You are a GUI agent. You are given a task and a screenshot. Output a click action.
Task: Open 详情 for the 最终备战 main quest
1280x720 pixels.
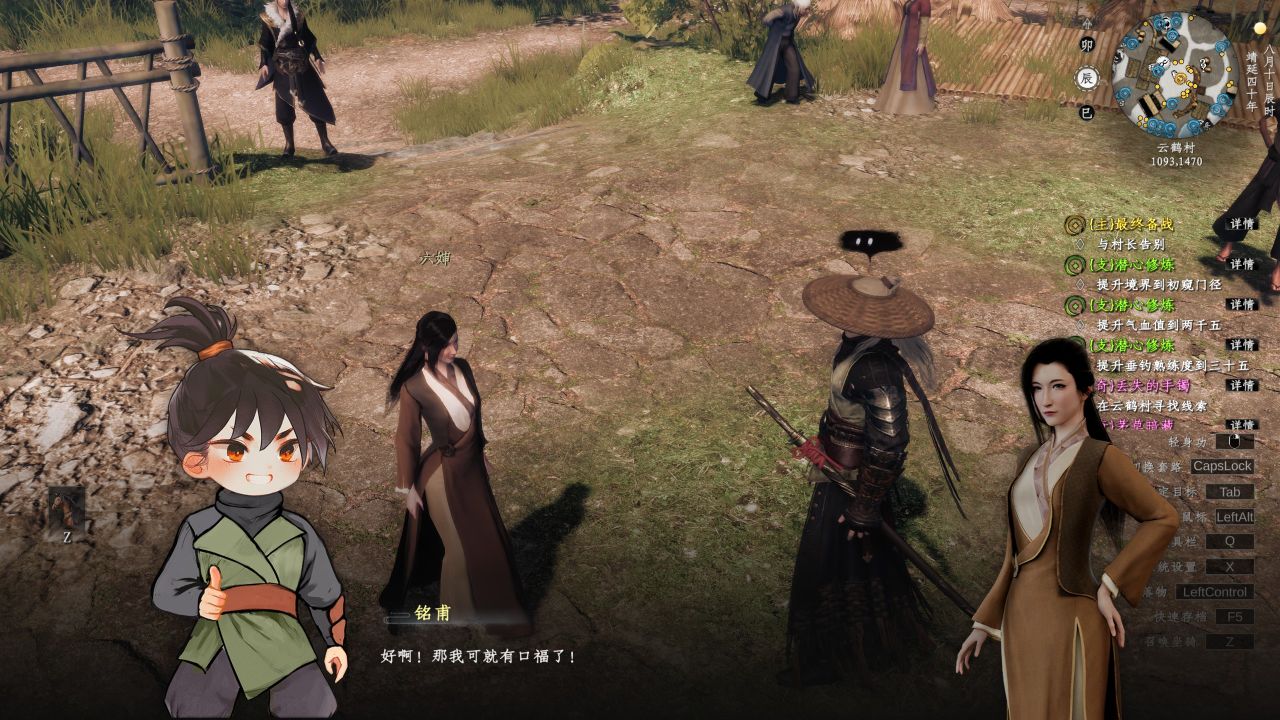pos(1242,225)
